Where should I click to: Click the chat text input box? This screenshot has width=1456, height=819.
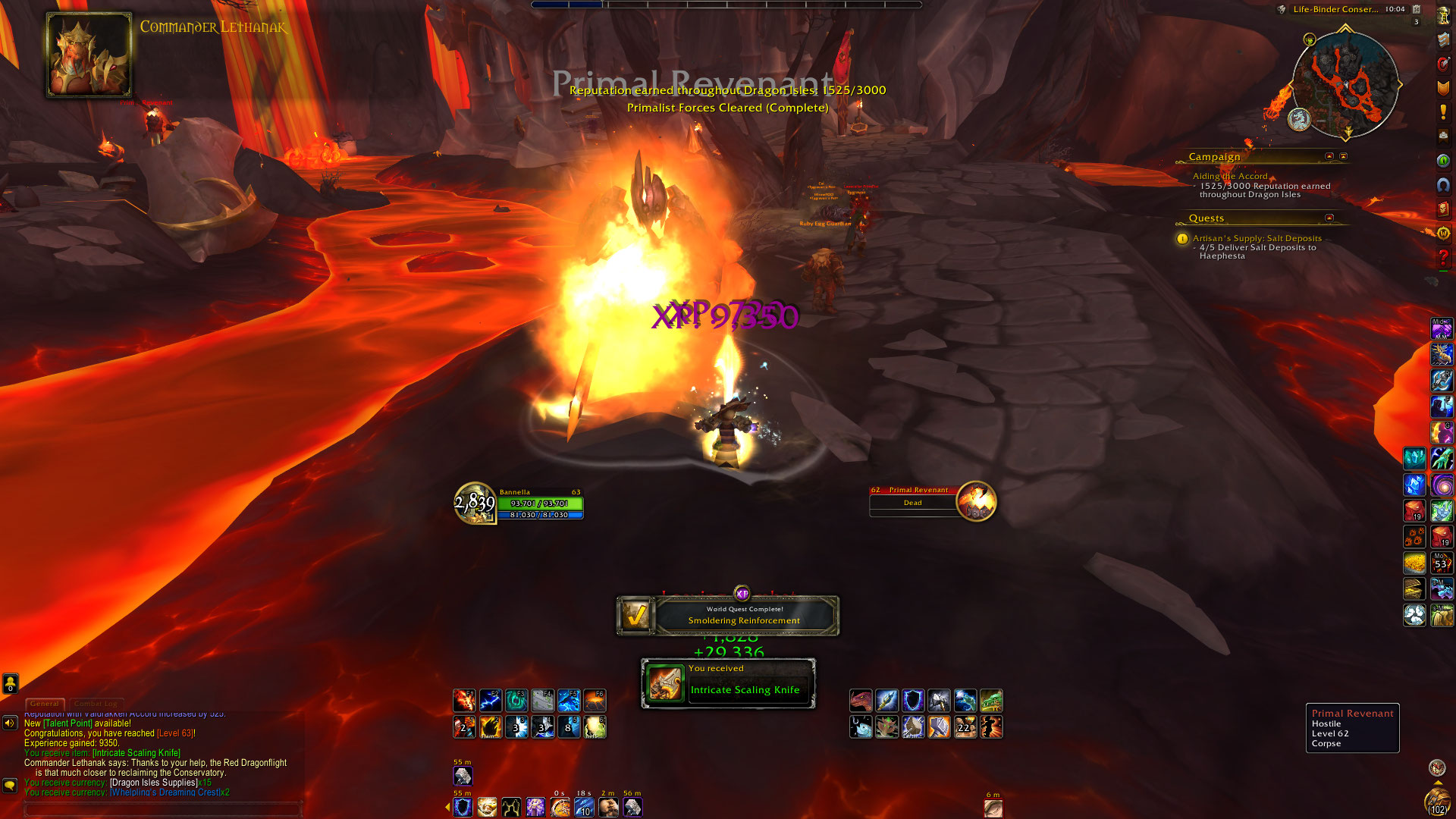point(163,809)
